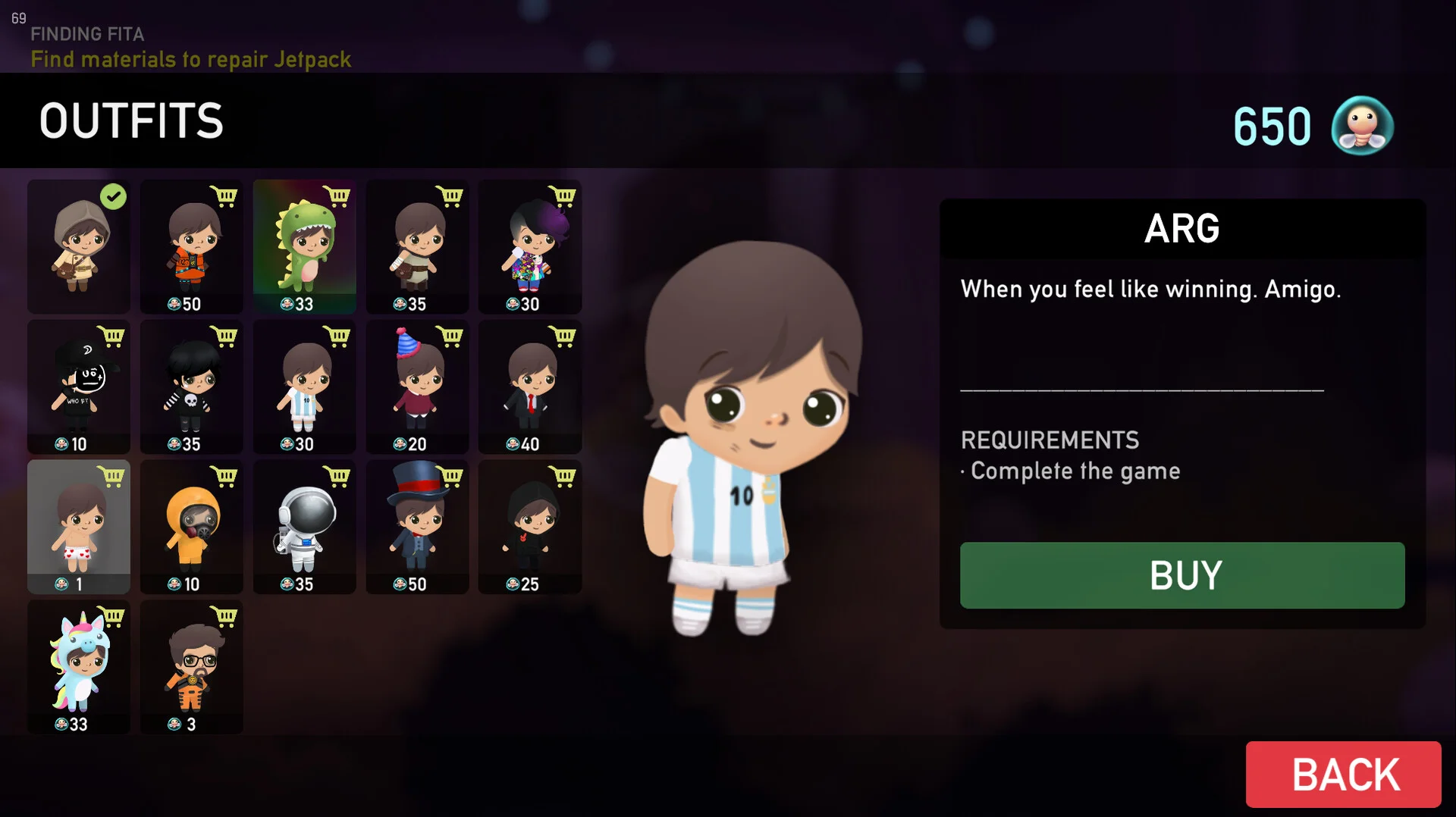
Task: Pick the purple-haired colorful outfit
Action: (530, 246)
